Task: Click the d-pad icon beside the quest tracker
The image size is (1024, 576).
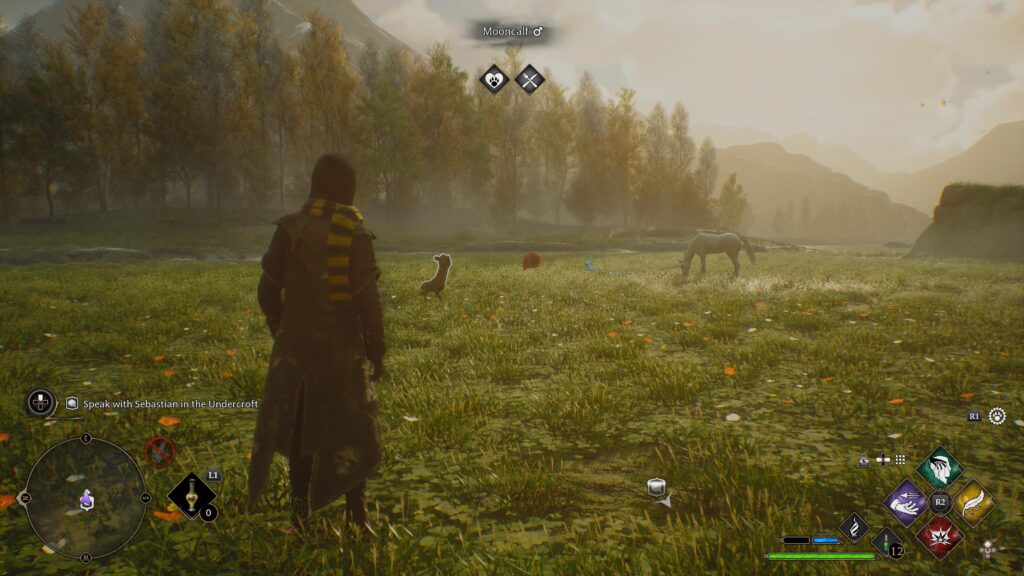Action: 41,402
